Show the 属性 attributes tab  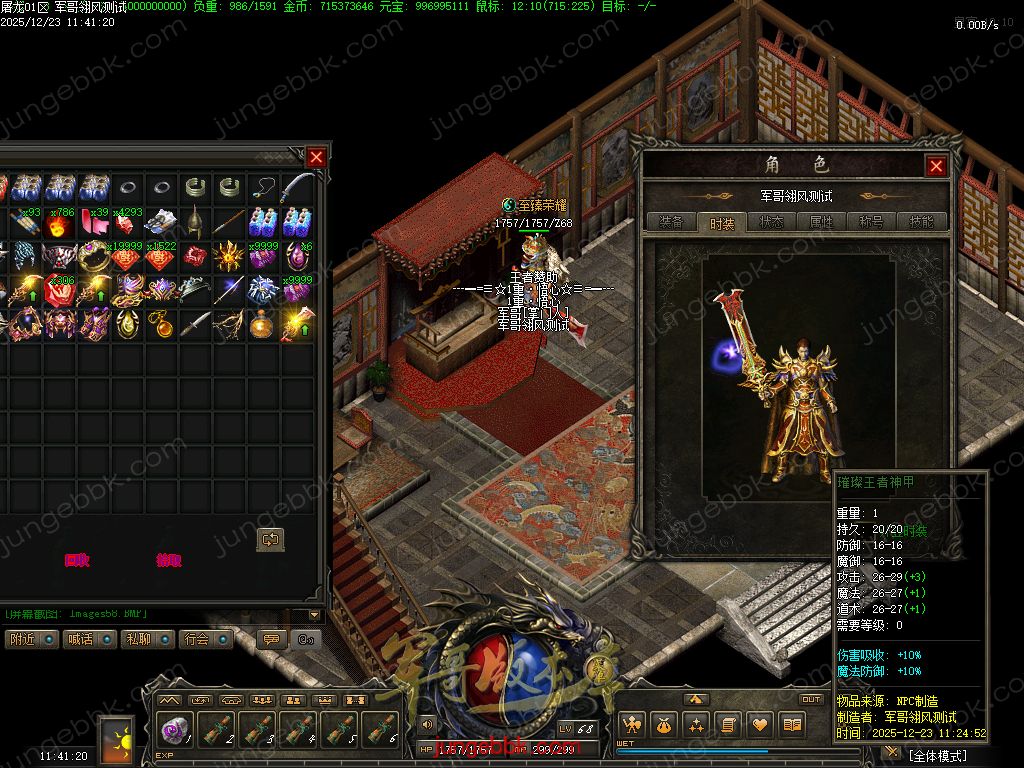point(821,222)
